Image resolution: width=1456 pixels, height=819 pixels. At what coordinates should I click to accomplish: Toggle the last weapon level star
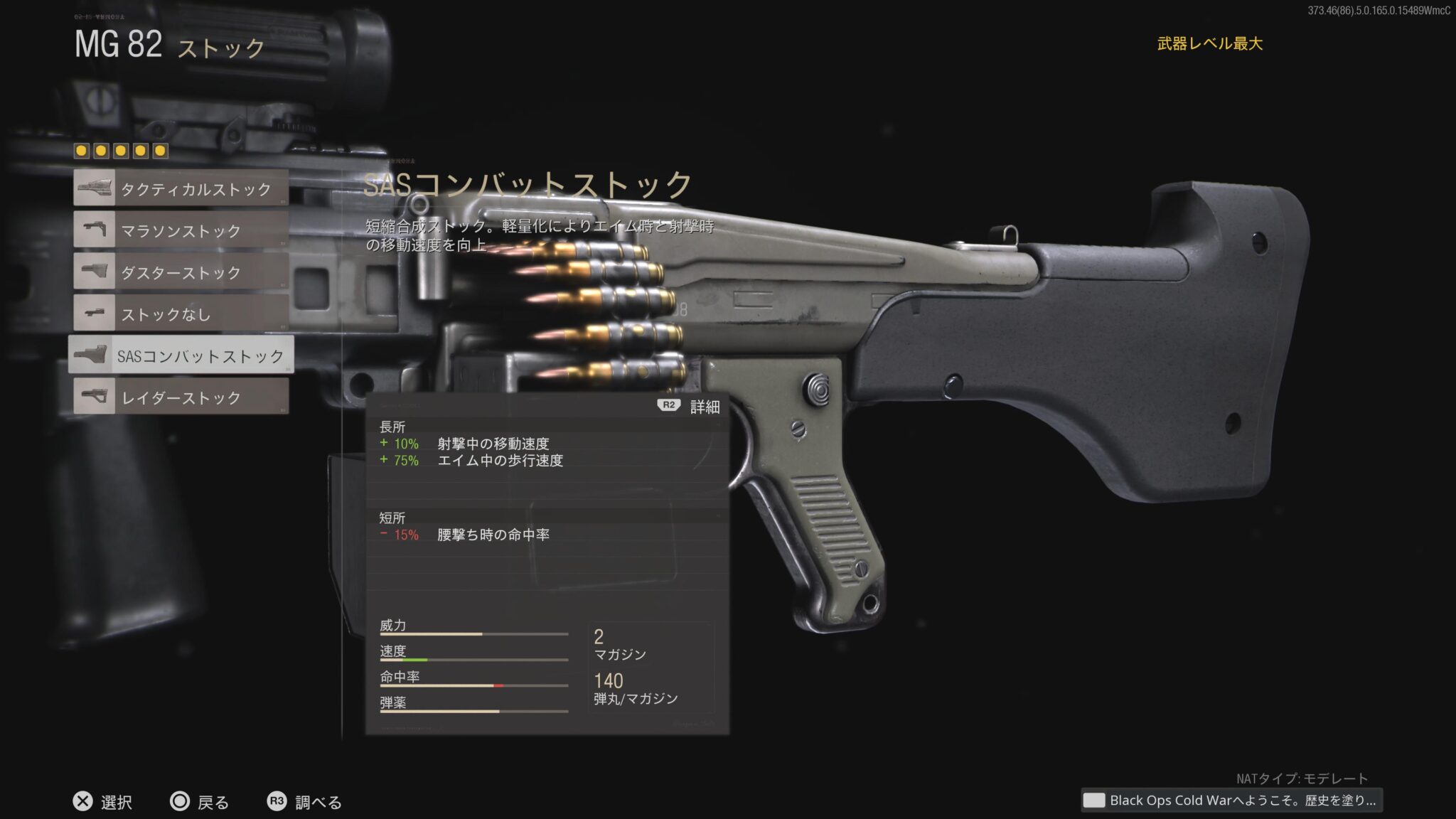pos(161,149)
